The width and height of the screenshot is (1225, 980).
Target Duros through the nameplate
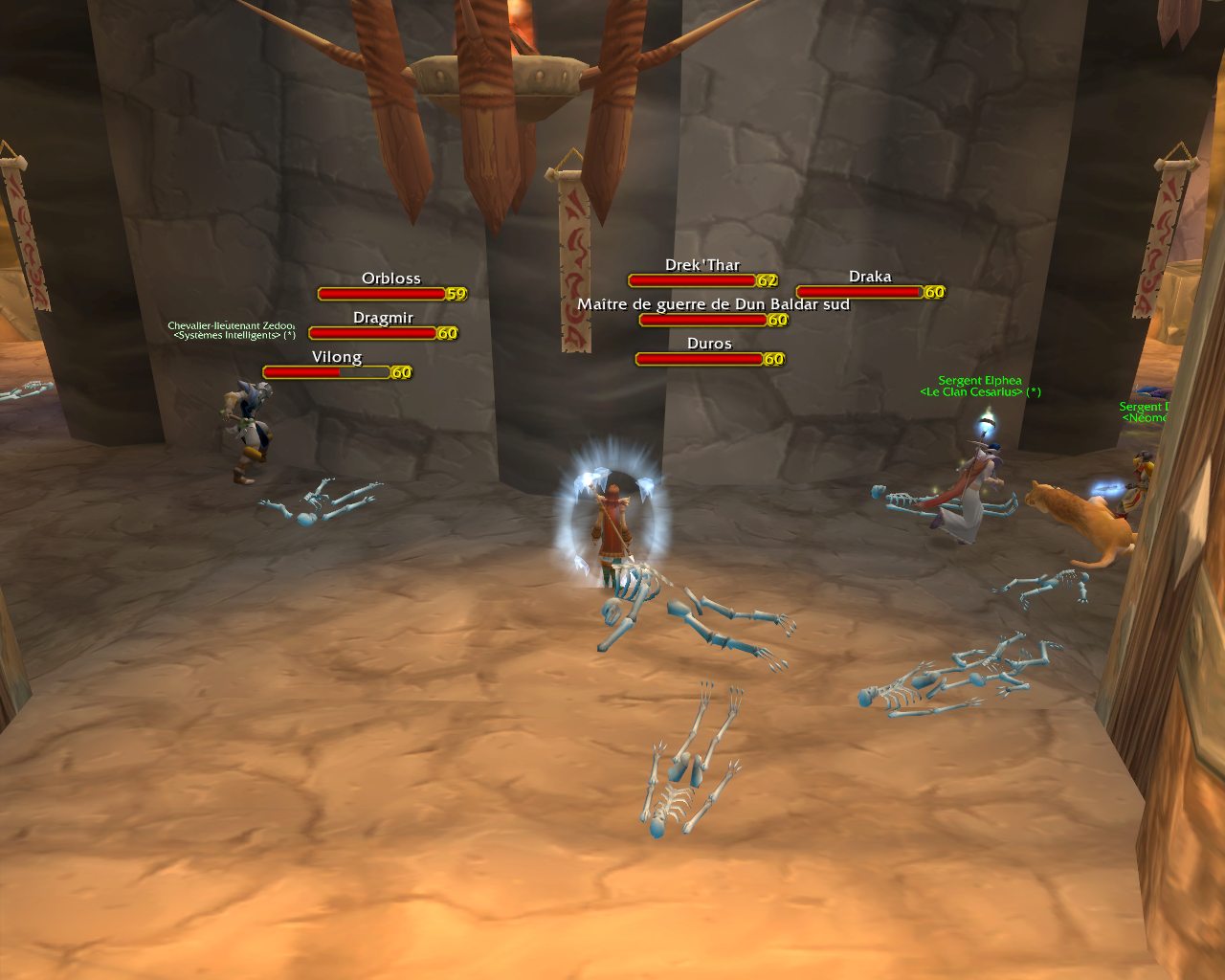tap(699, 359)
